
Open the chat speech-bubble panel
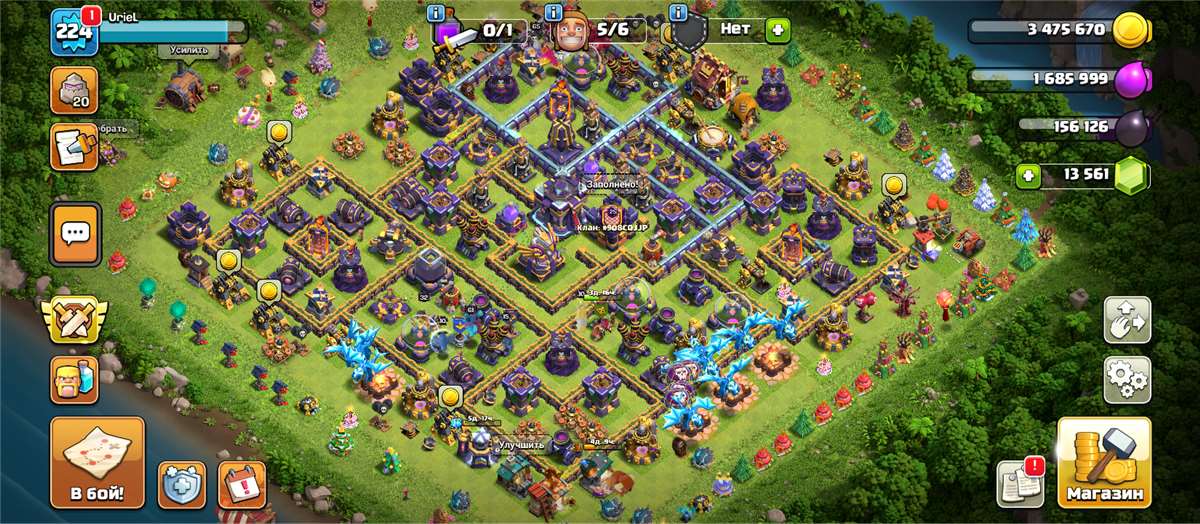(75, 234)
